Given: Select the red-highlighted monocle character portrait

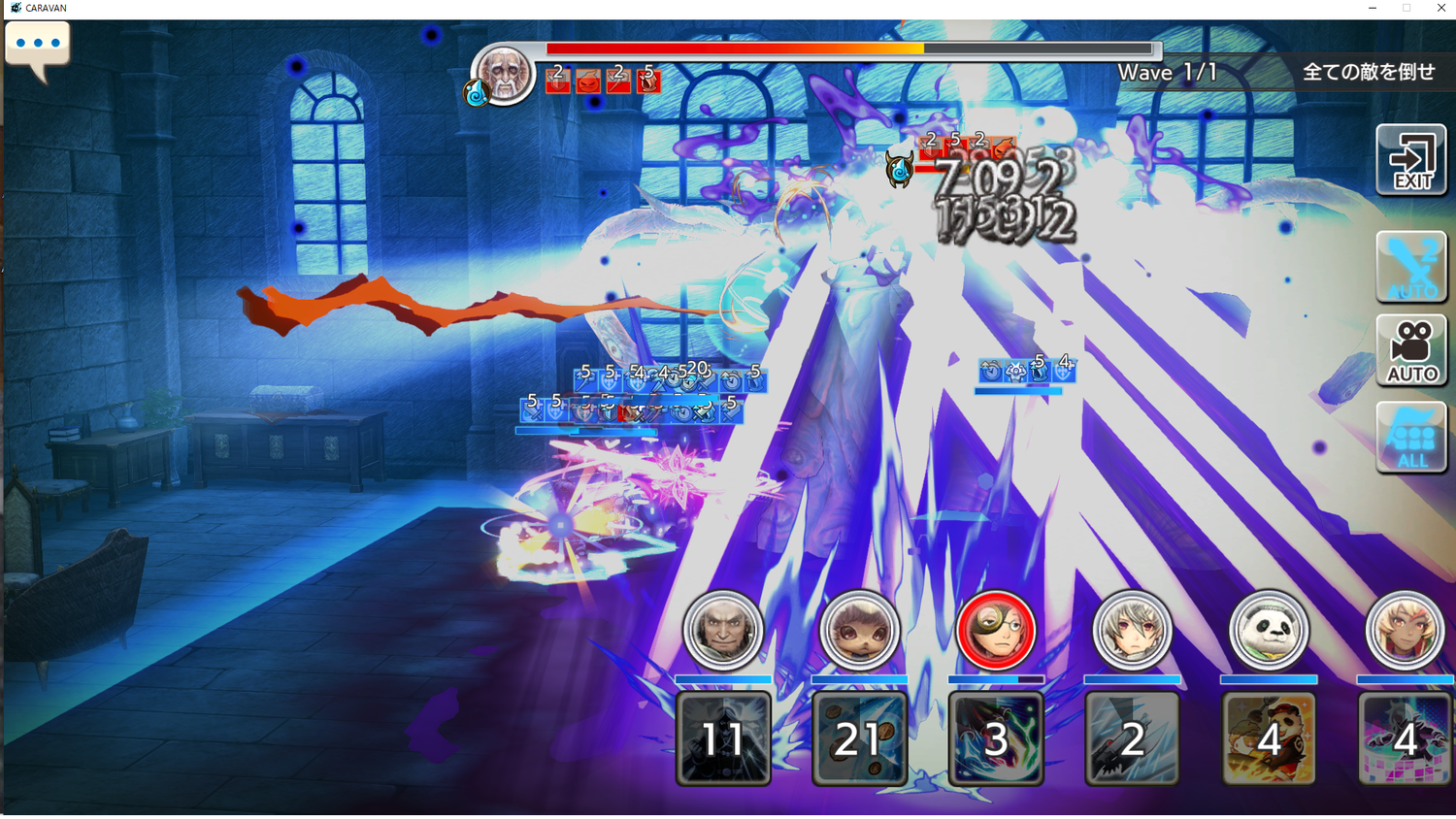Looking at the screenshot, I should (x=996, y=631).
